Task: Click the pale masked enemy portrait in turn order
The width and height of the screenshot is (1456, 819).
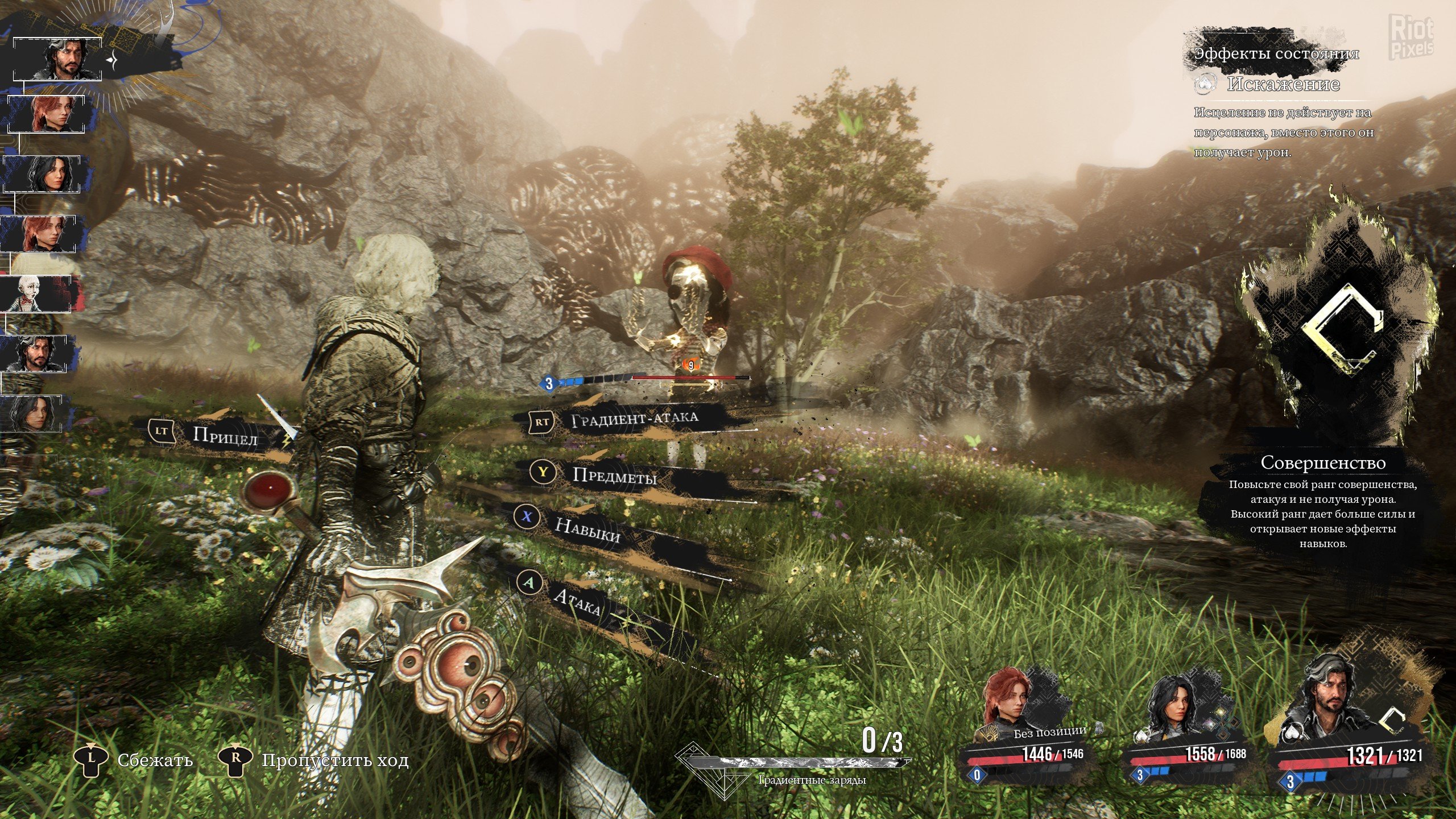Action: click(35, 293)
